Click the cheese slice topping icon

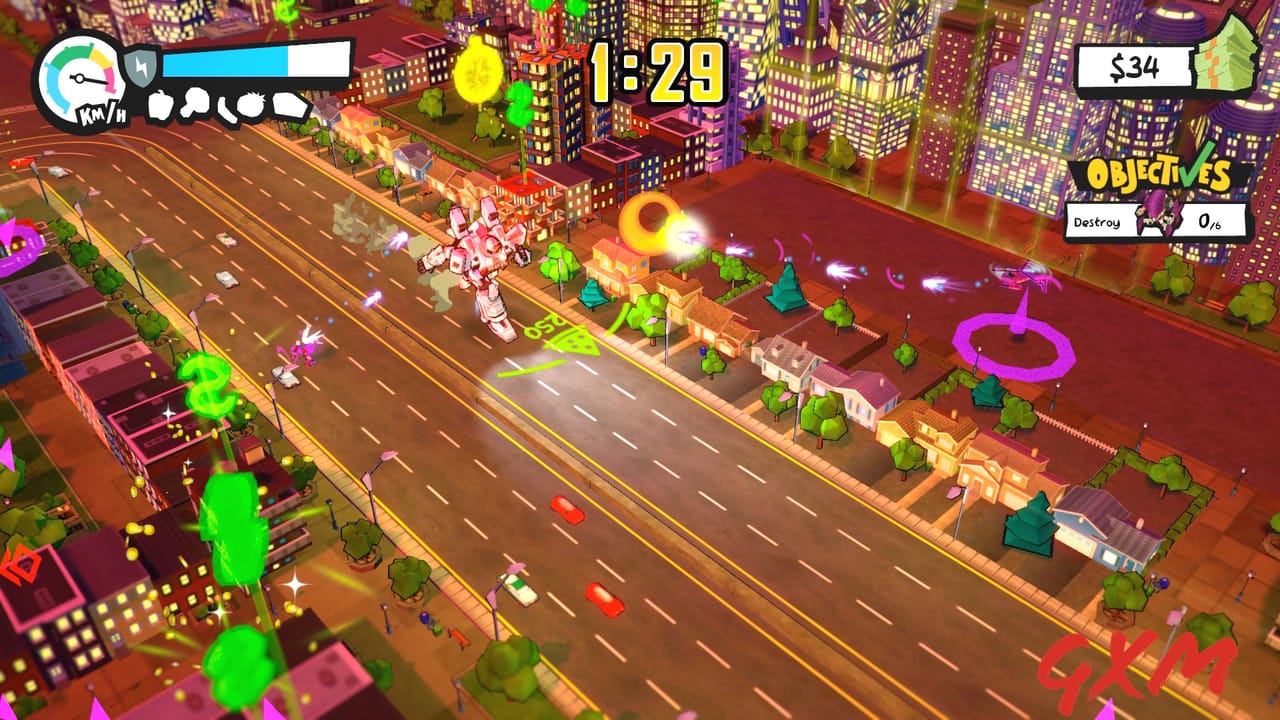(x=290, y=104)
